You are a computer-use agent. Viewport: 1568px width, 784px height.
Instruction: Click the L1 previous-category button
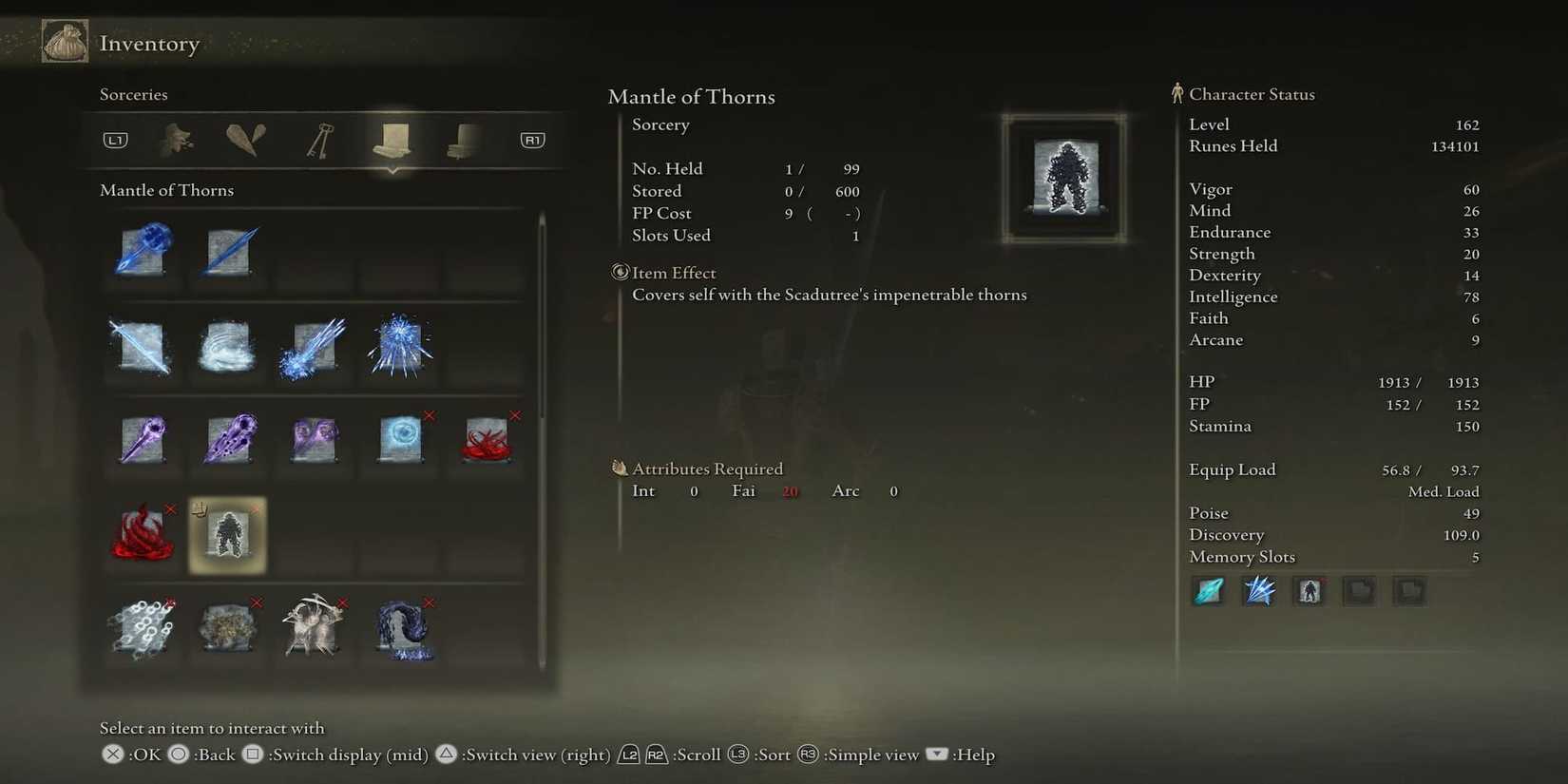tap(115, 139)
